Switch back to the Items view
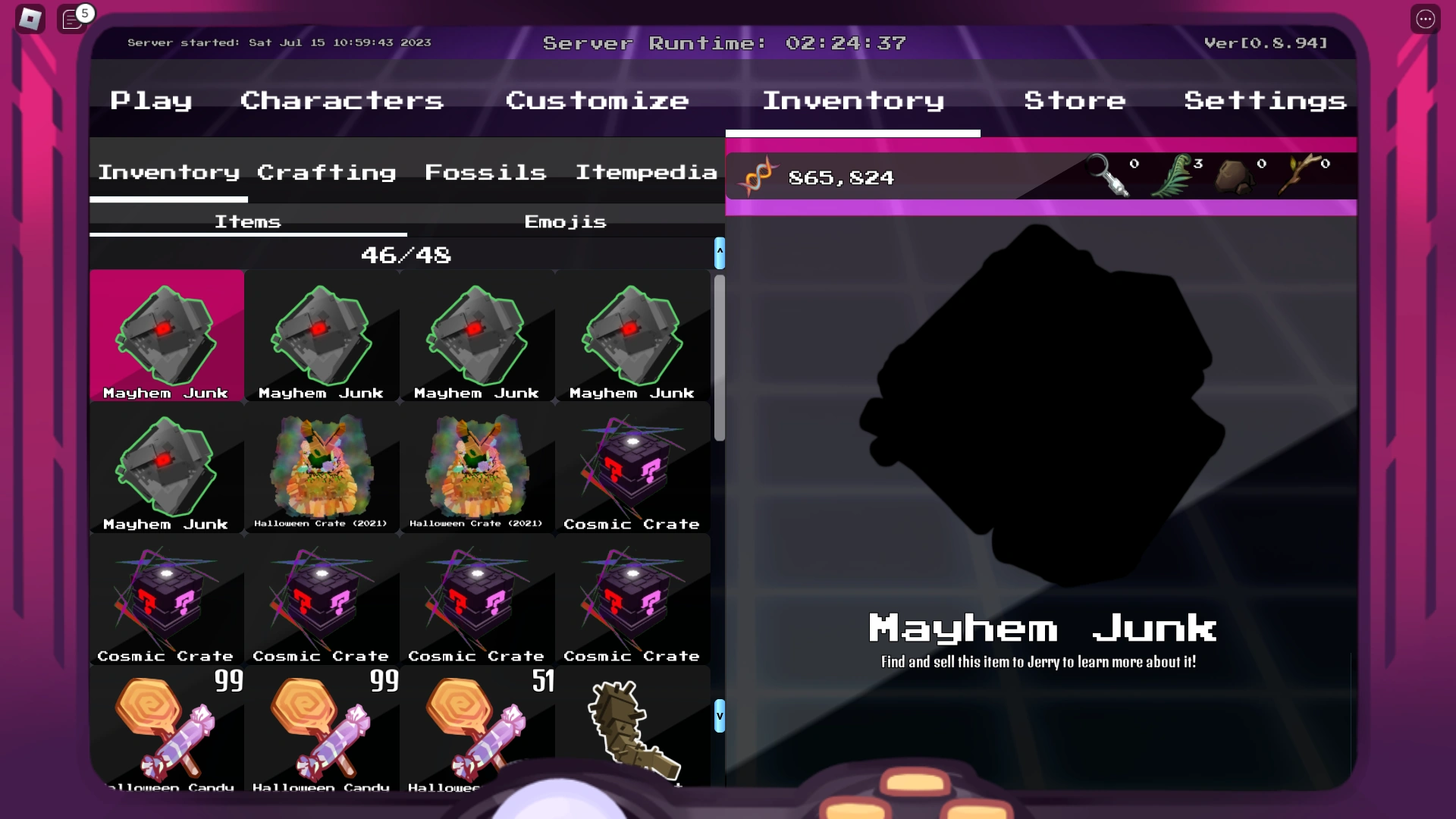This screenshot has height=819, width=1456. pyautogui.click(x=248, y=221)
